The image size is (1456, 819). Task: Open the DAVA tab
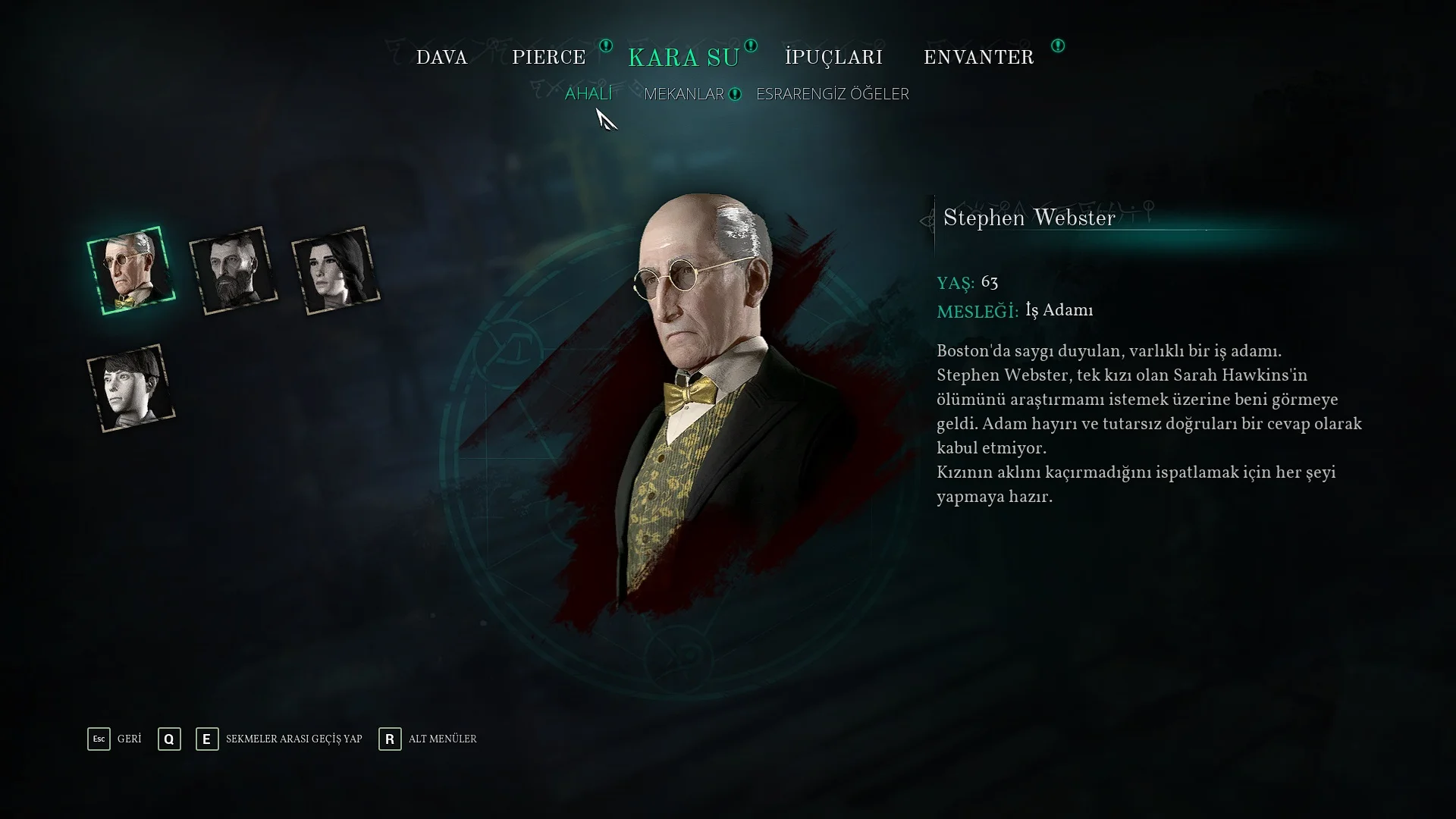click(441, 58)
